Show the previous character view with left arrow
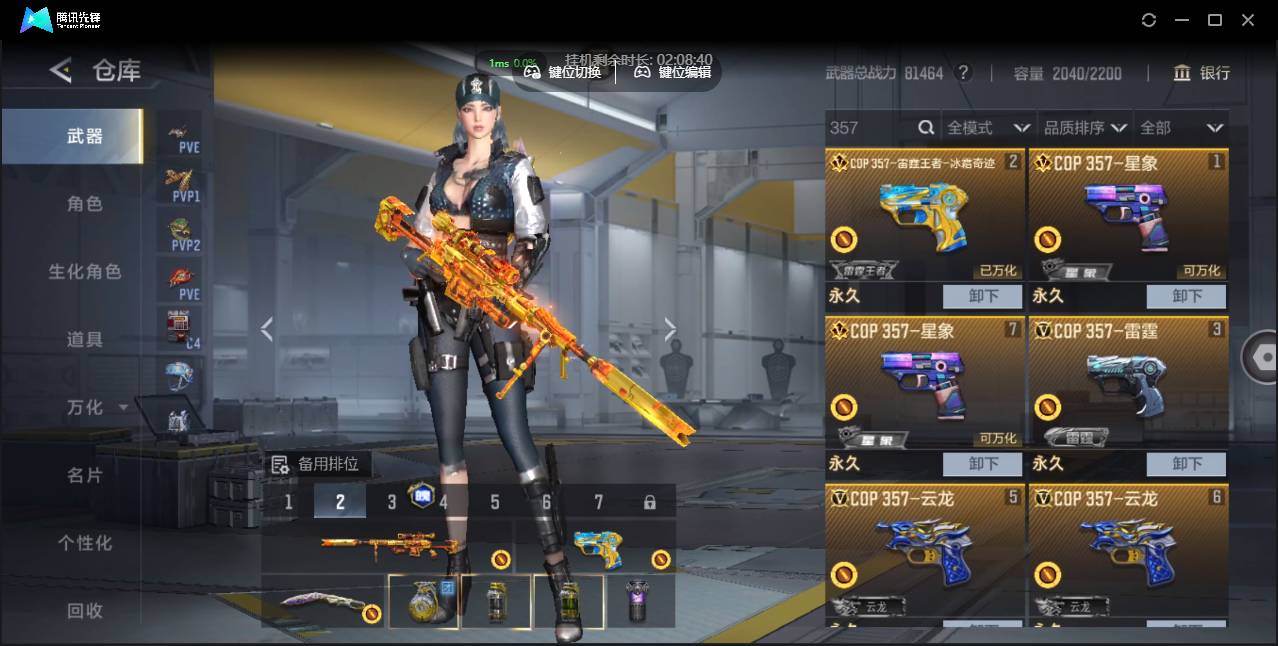Screen dimensions: 1278x646 pos(266,329)
